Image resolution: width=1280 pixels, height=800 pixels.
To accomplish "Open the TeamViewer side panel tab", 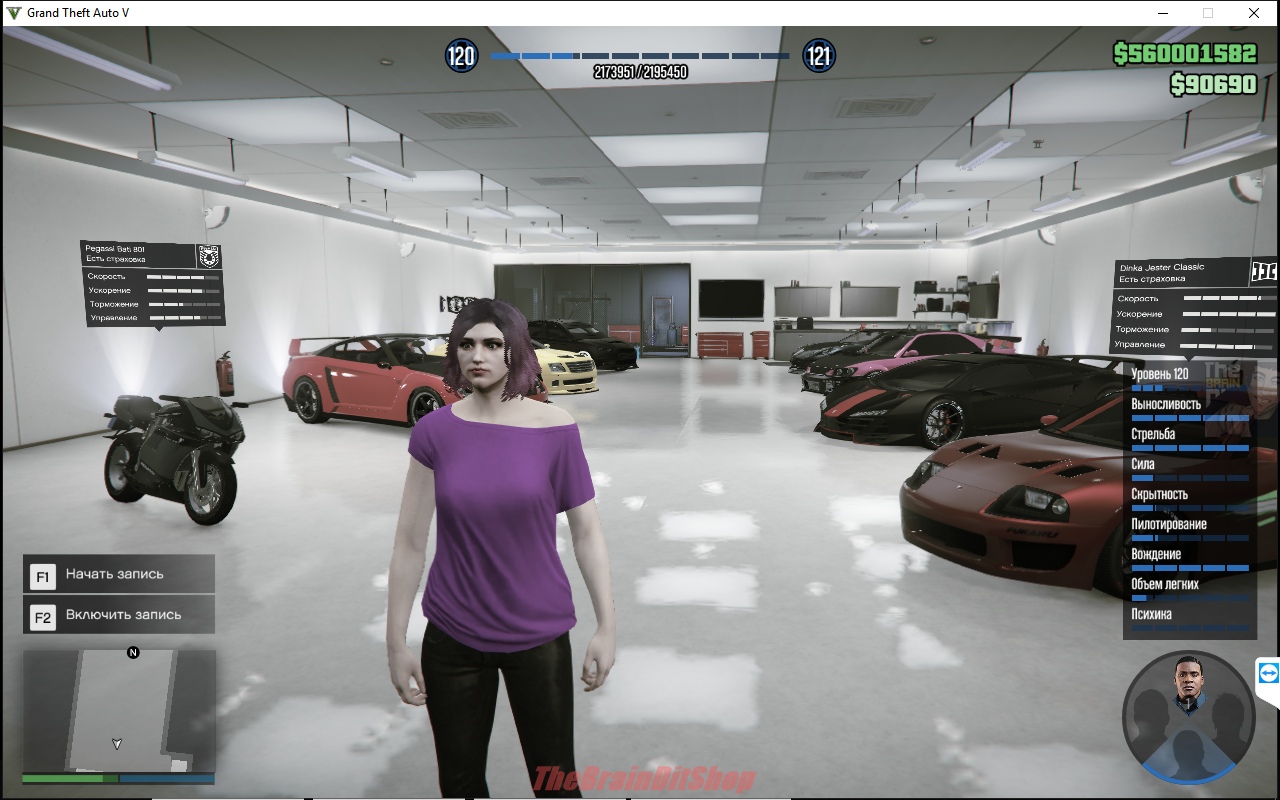I will tap(1268, 673).
